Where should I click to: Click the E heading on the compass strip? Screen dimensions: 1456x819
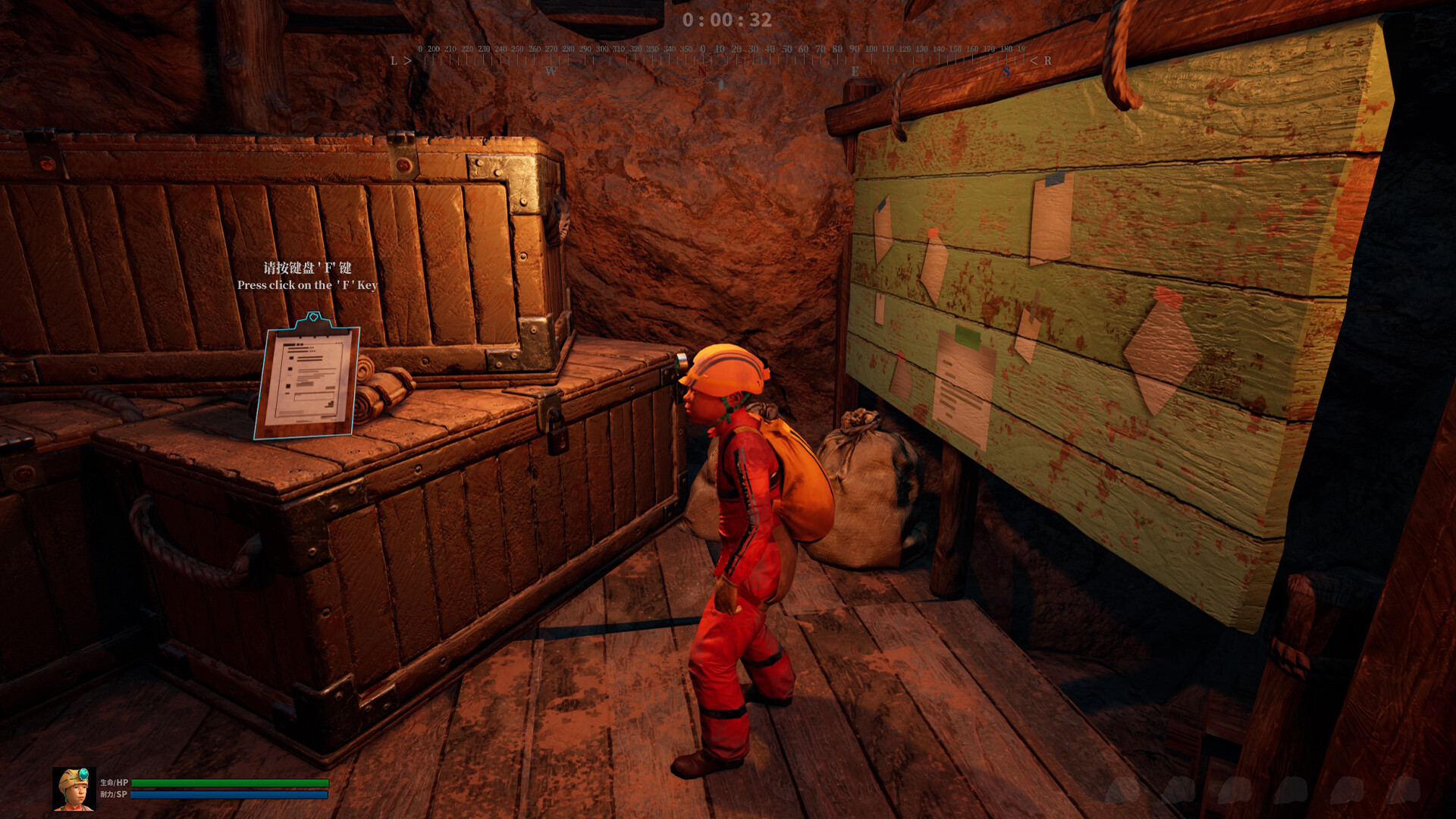[x=854, y=71]
